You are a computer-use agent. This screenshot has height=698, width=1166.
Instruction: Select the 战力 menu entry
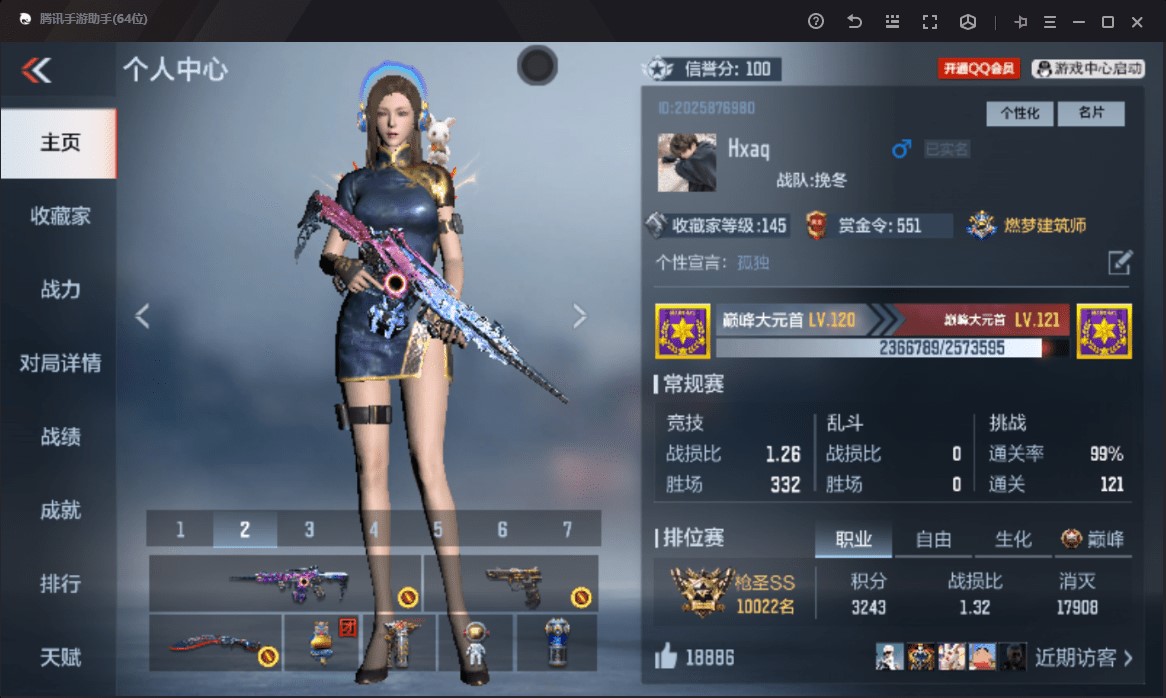[x=59, y=289]
